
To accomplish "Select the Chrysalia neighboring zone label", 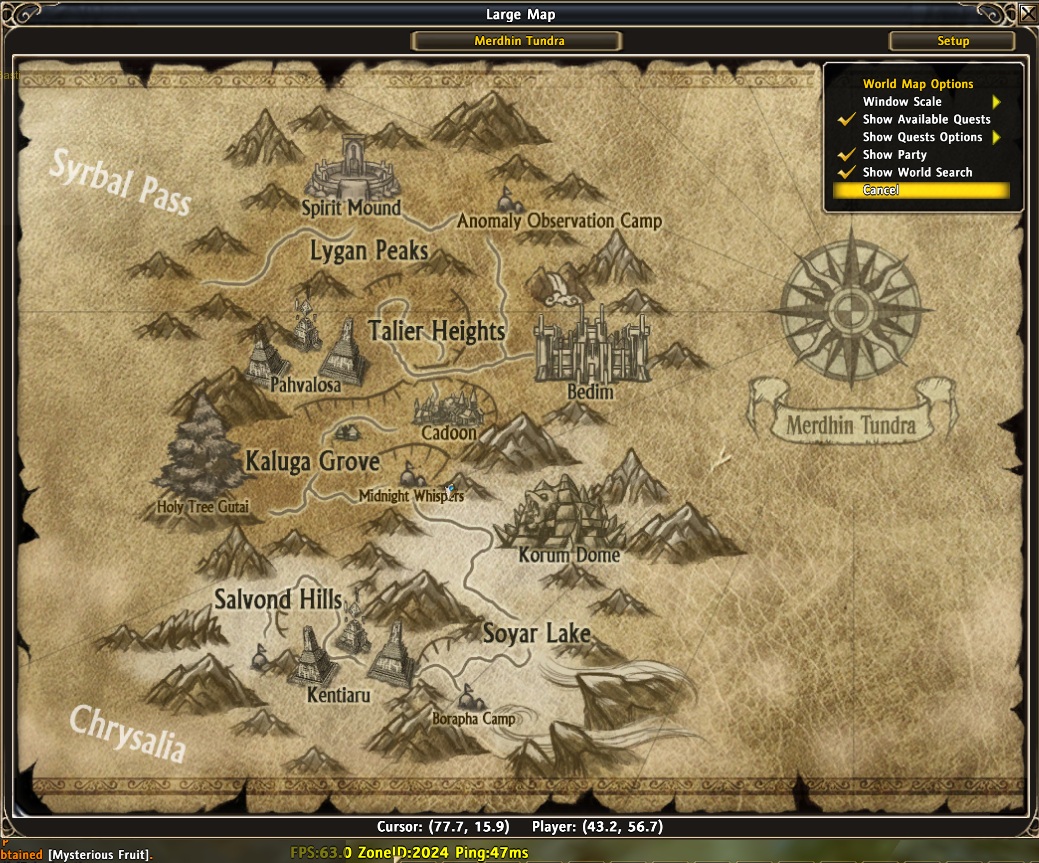I will 126,732.
